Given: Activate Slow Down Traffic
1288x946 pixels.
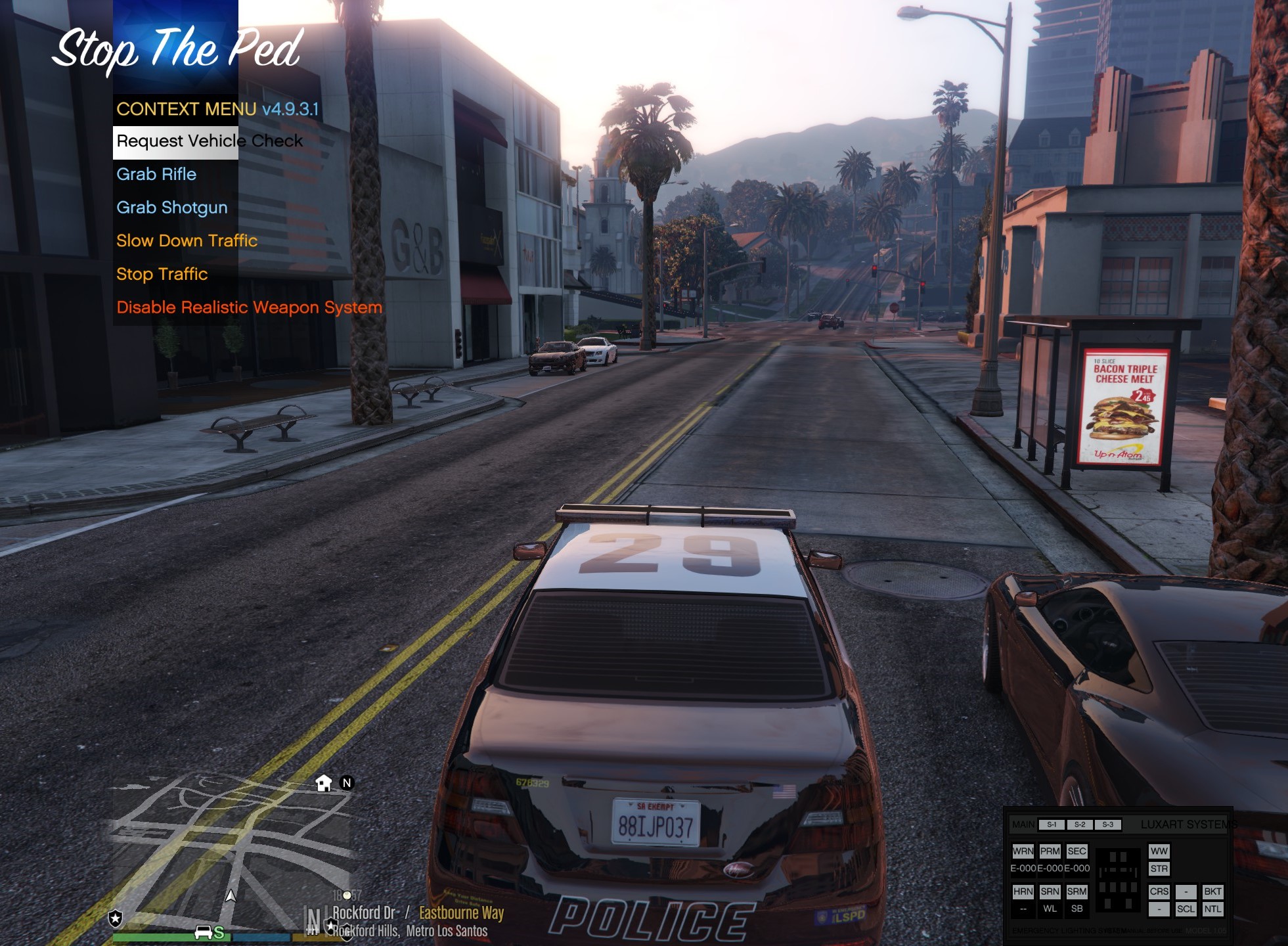Looking at the screenshot, I should click(x=187, y=241).
